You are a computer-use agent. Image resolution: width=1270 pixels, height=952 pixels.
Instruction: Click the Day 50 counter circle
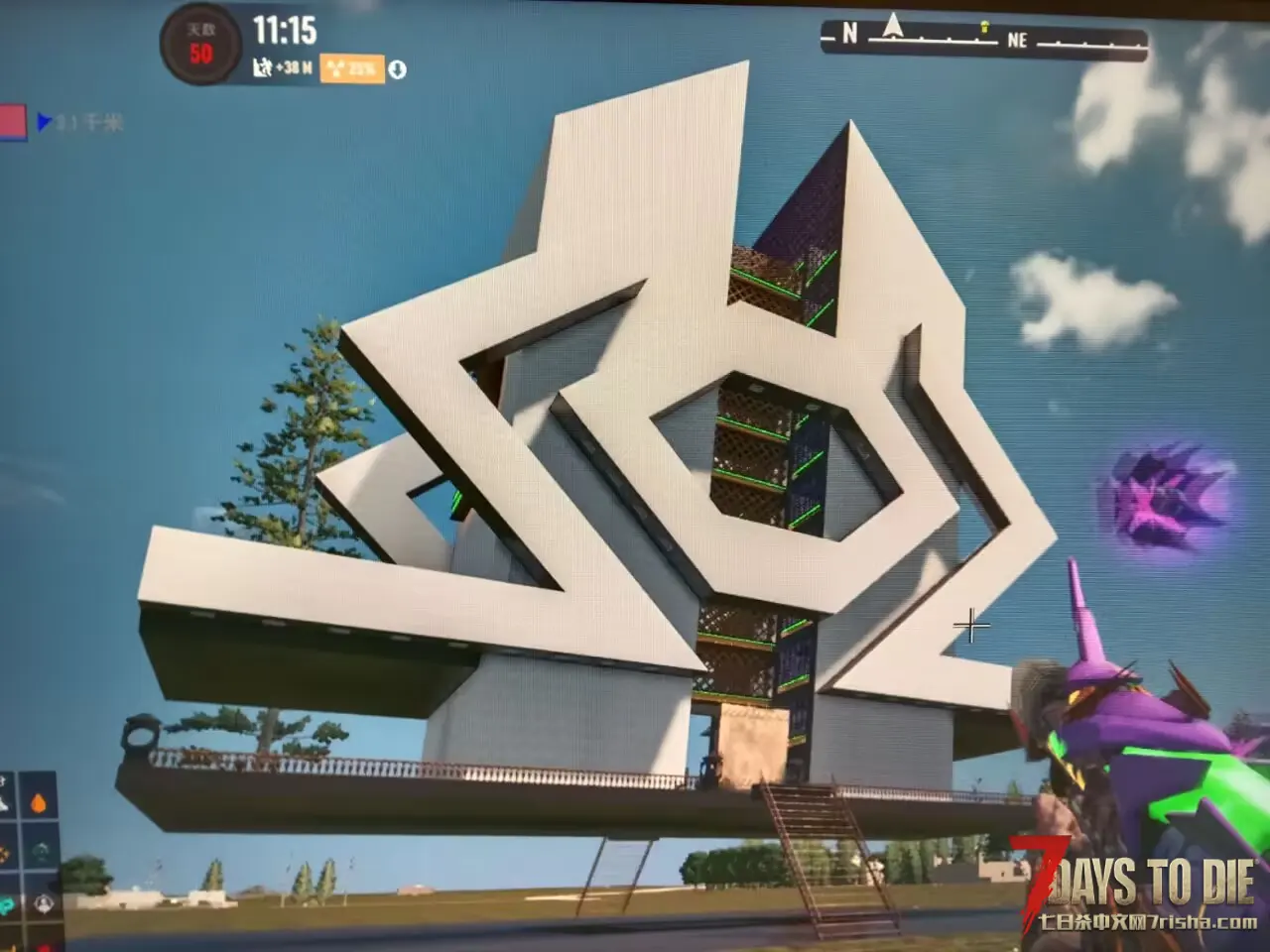click(200, 45)
